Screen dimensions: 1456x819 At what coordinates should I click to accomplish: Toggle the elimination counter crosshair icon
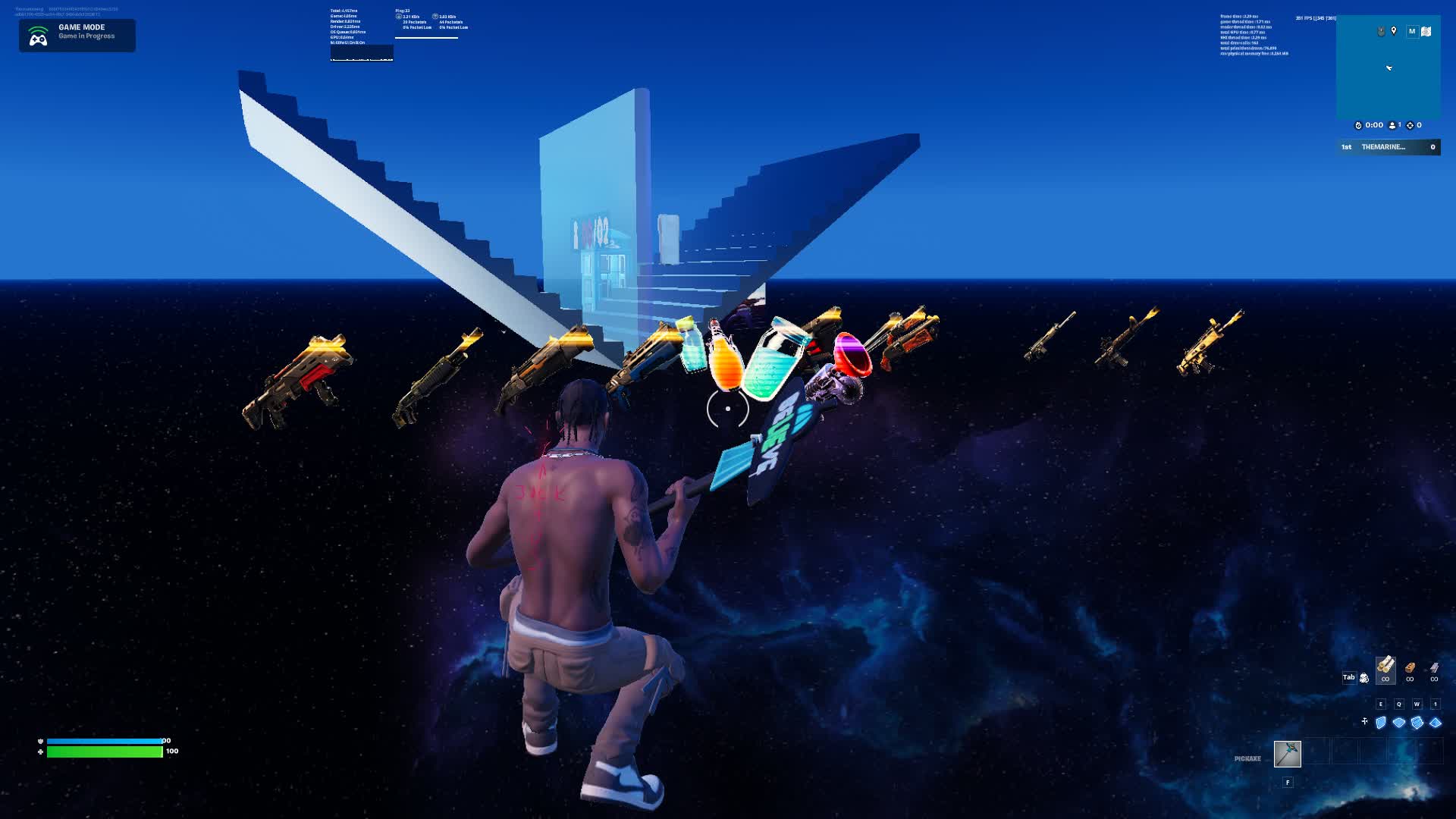tap(1410, 125)
